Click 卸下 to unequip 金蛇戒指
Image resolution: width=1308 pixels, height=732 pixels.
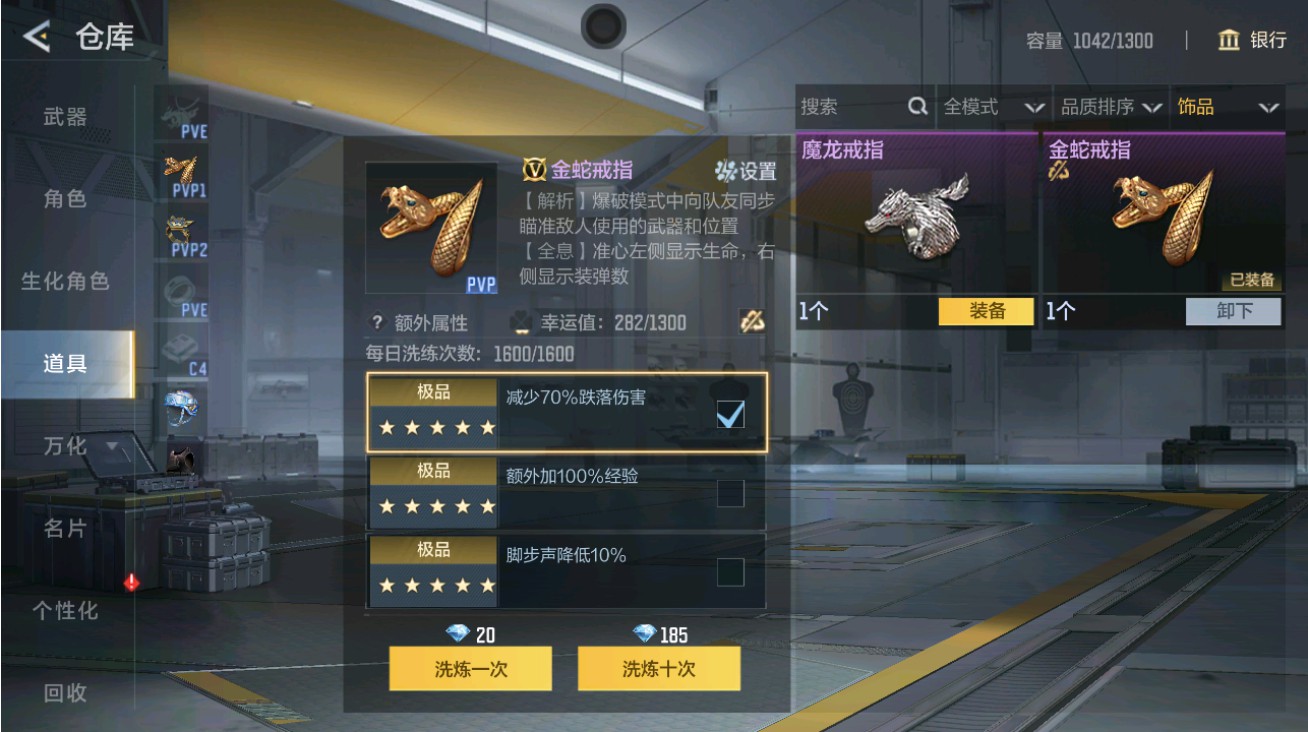(x=1232, y=312)
